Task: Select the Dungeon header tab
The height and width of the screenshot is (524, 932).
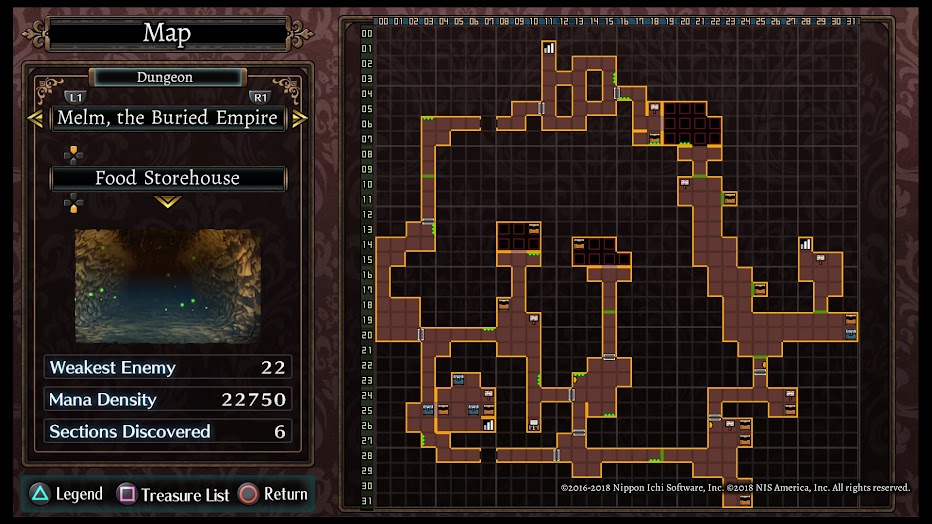Action: (166, 77)
